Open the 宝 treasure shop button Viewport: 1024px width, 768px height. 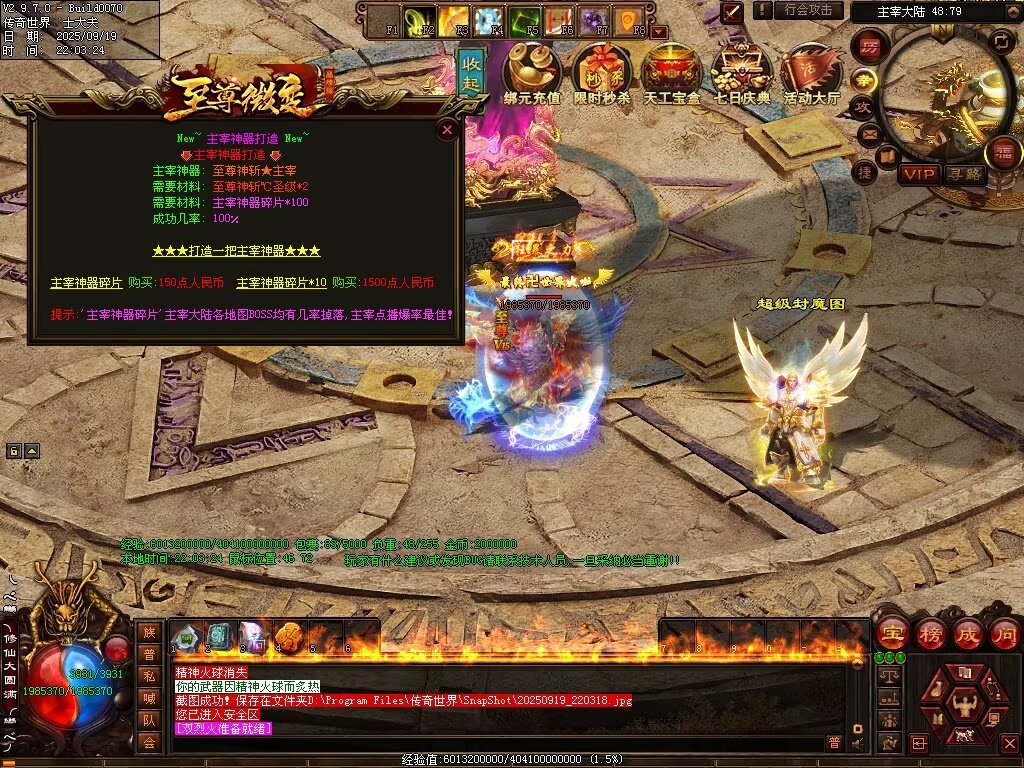click(x=892, y=633)
